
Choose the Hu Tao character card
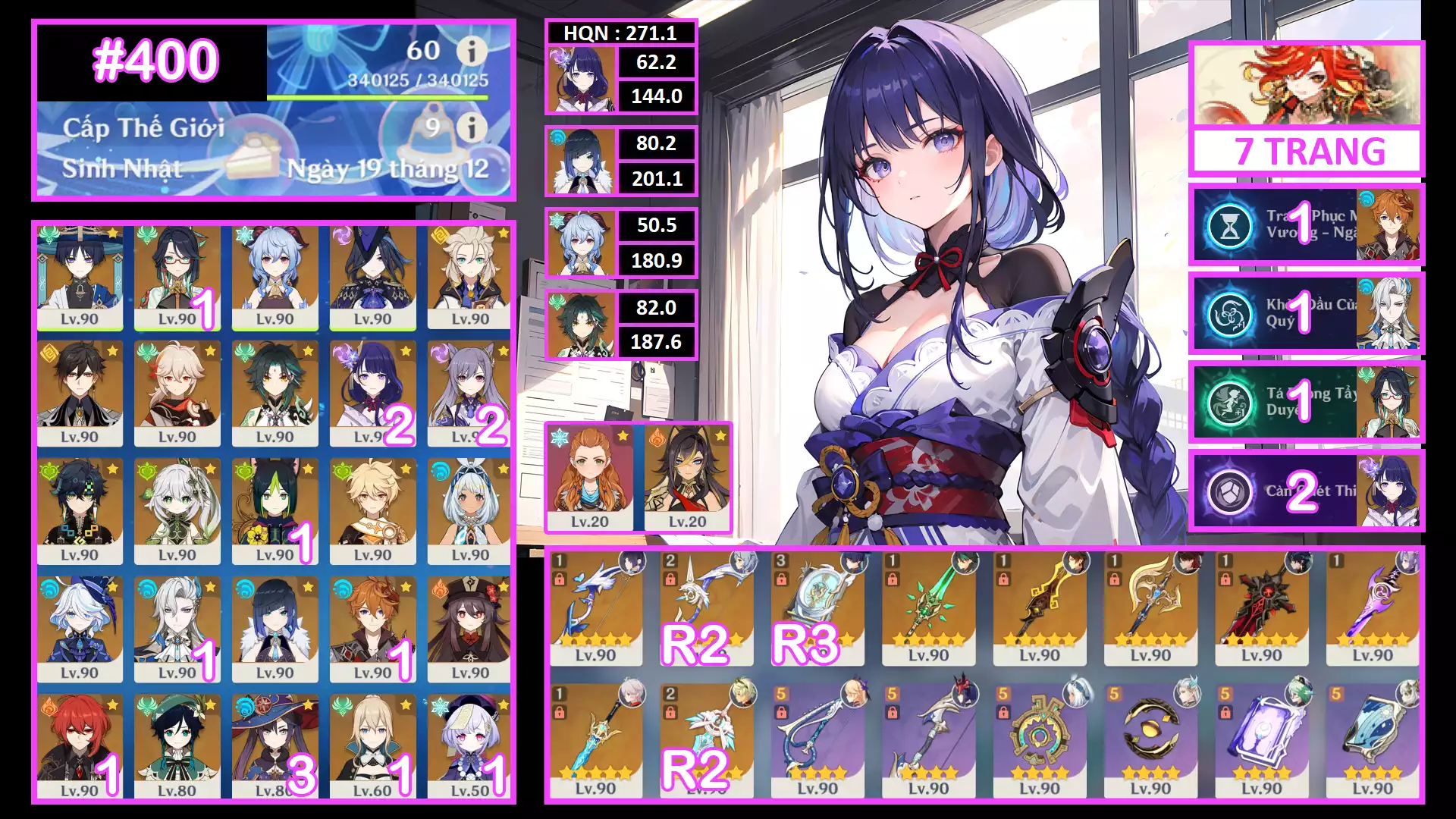coord(469,629)
